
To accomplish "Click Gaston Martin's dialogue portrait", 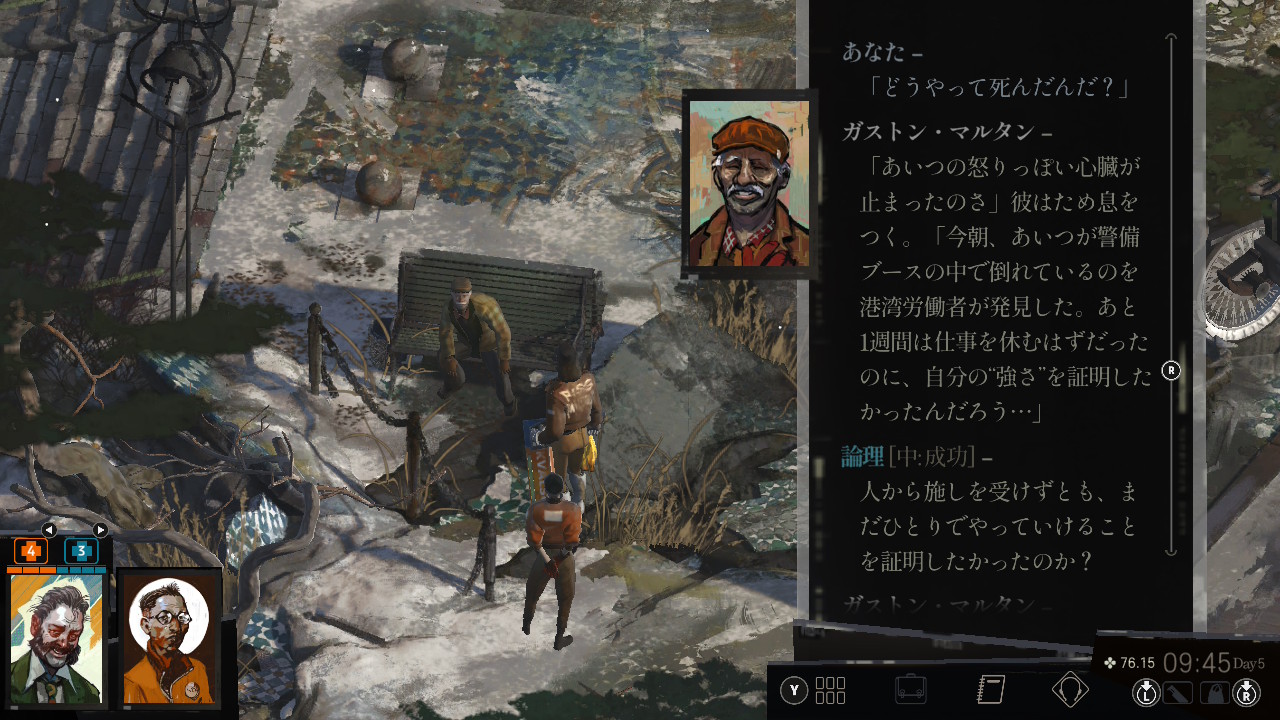I will coord(748,184).
